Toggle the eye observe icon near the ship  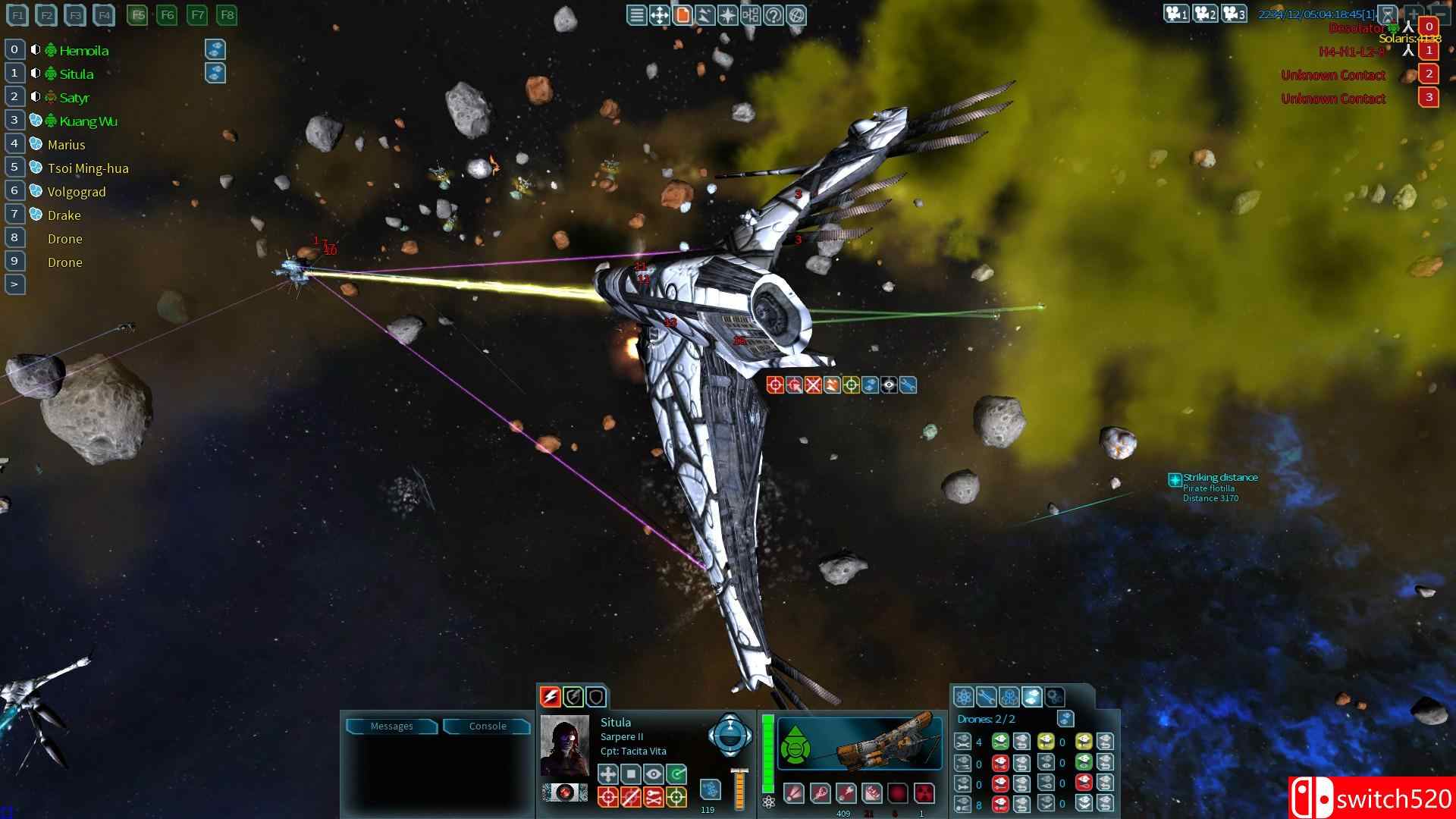pyautogui.click(x=889, y=384)
